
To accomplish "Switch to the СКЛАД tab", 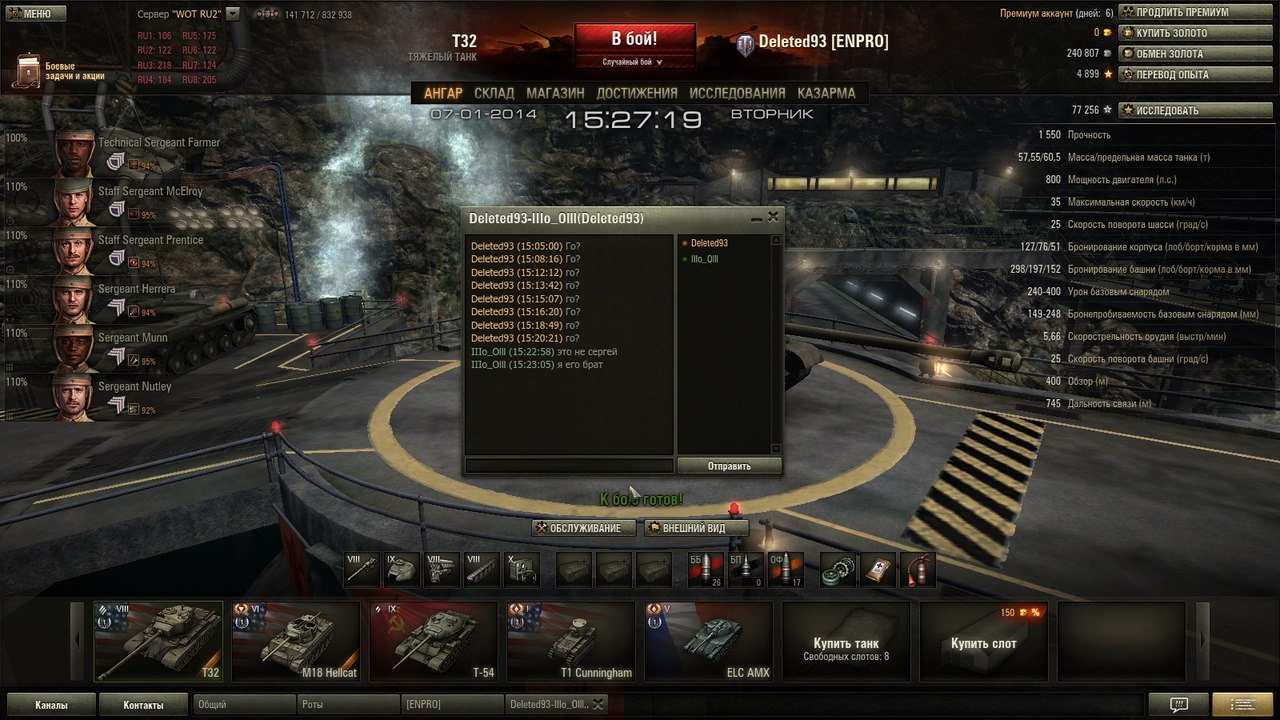I will coord(494,93).
